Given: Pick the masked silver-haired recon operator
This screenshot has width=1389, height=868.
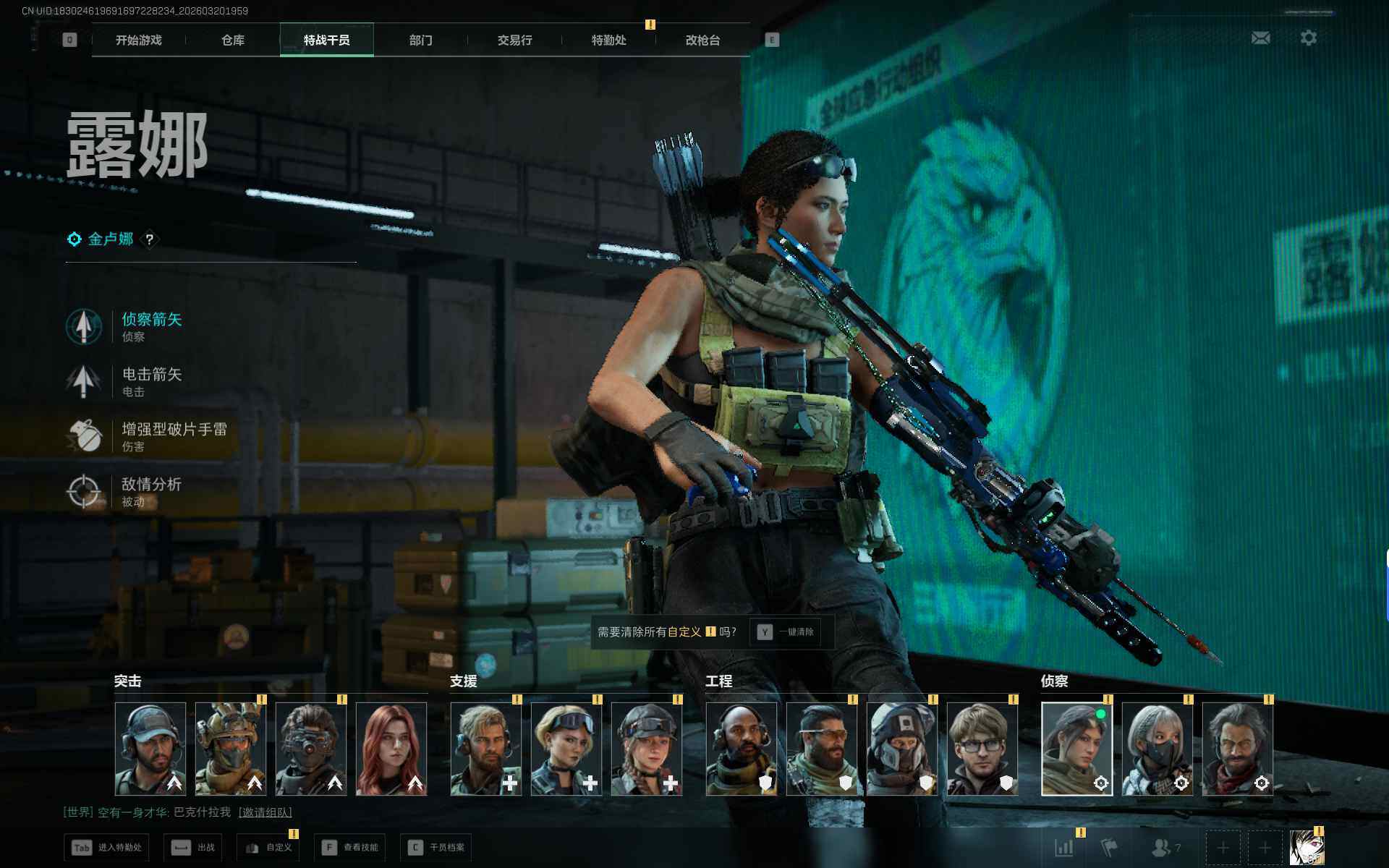Looking at the screenshot, I should 1157,749.
